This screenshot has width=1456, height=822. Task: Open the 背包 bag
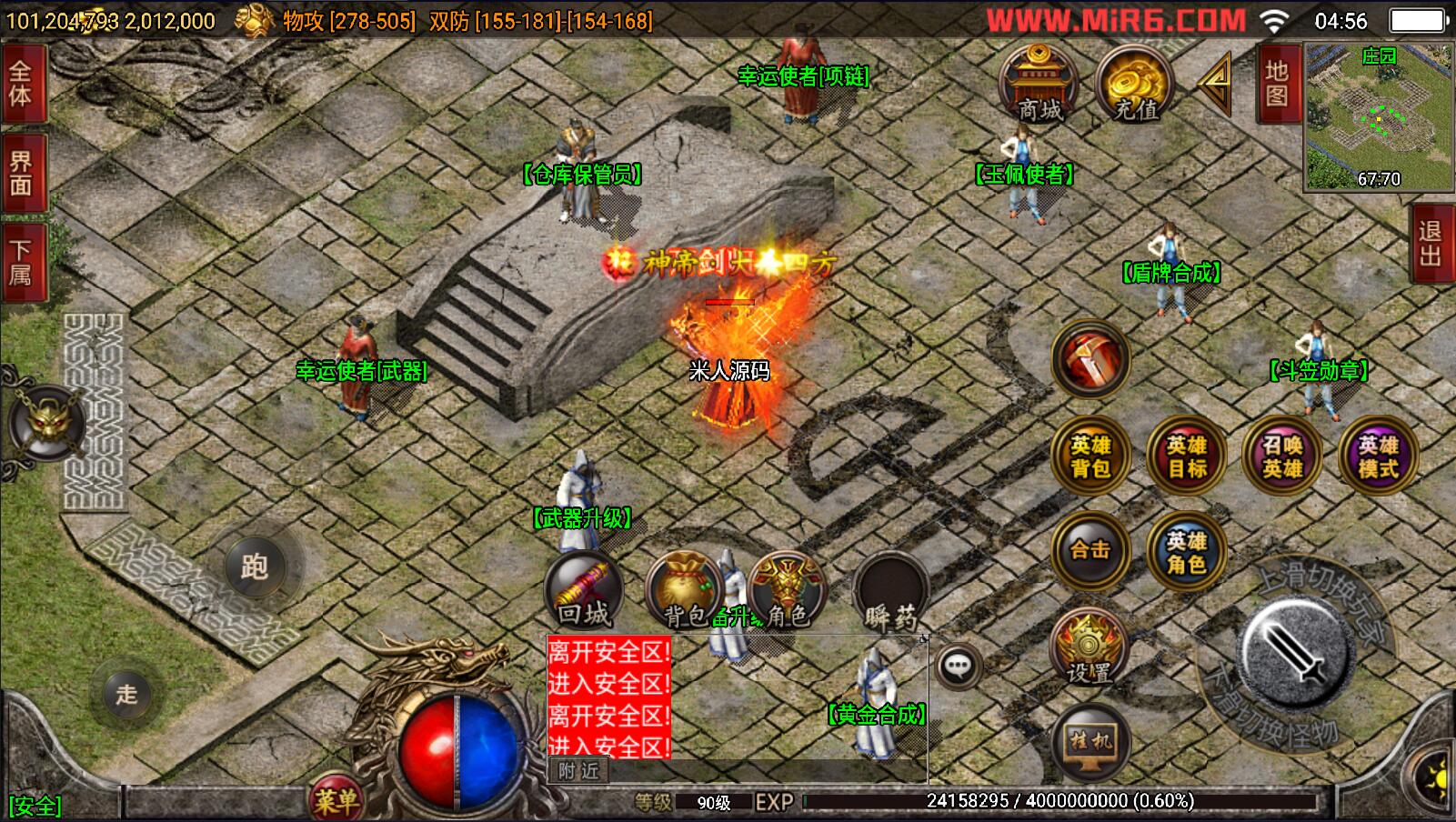coord(683,590)
